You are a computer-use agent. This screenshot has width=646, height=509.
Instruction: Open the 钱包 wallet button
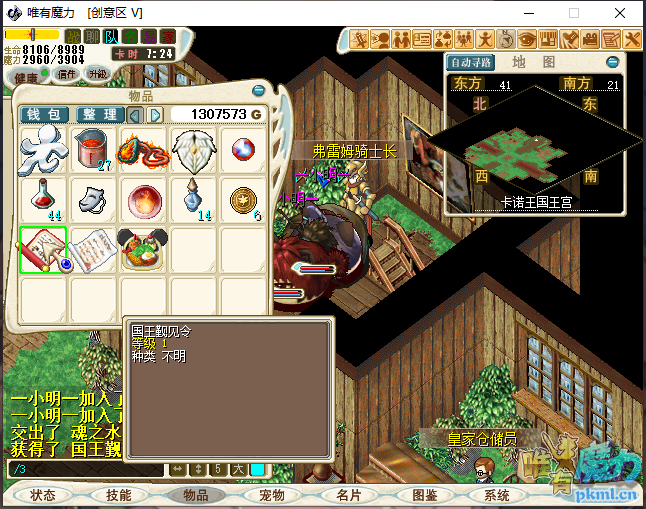tap(45, 115)
